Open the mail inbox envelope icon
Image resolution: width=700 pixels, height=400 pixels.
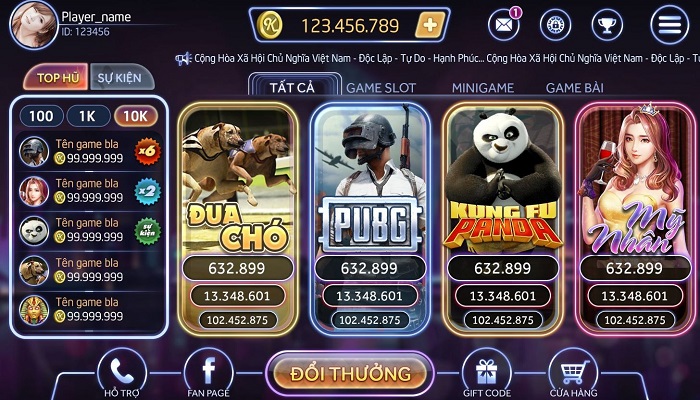point(504,24)
